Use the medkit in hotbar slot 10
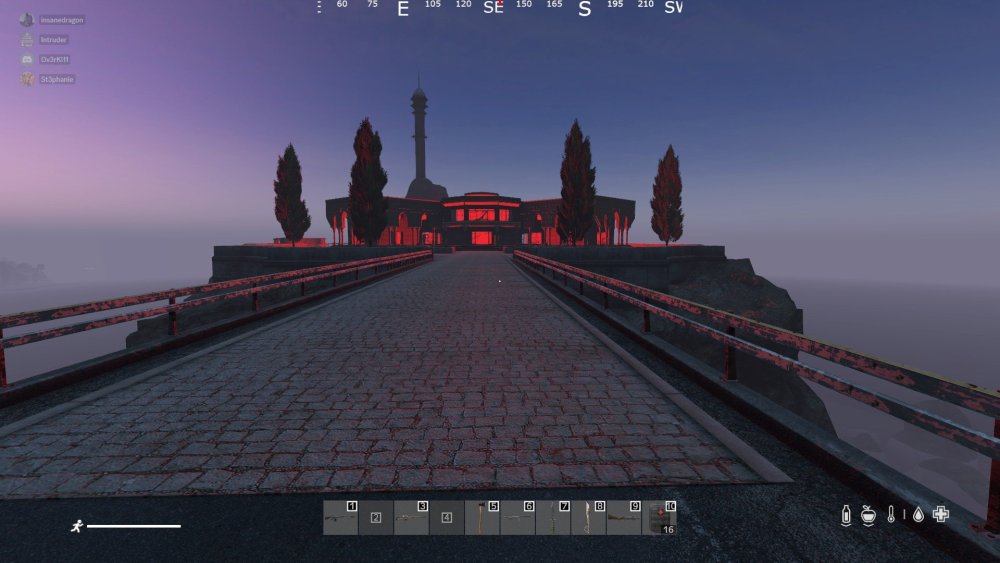Screen dimensions: 1000x563 point(659,517)
